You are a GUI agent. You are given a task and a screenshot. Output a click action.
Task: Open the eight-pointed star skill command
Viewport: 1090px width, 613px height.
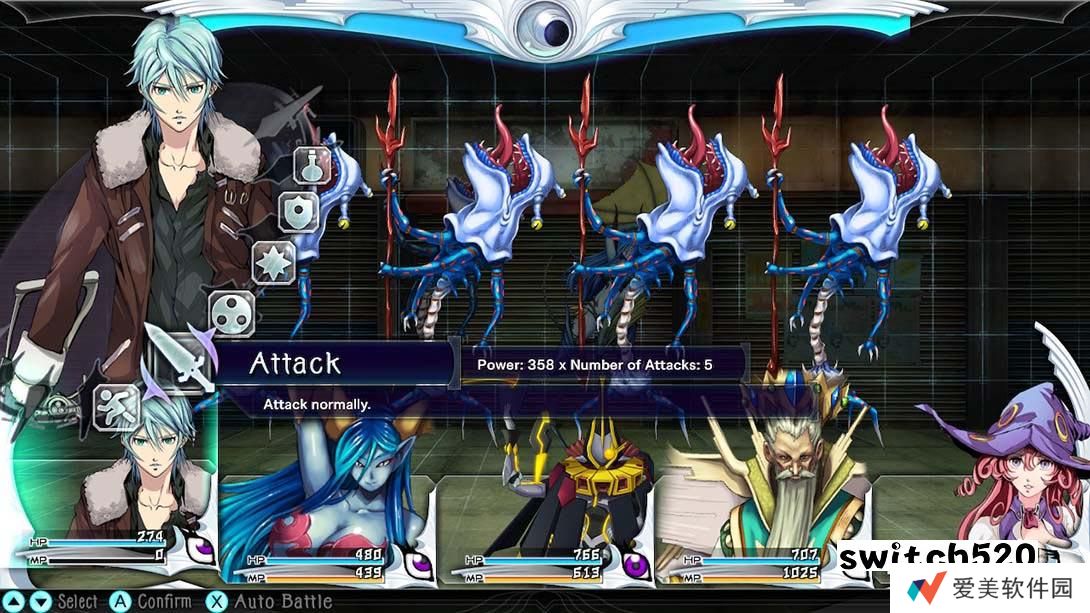click(273, 262)
